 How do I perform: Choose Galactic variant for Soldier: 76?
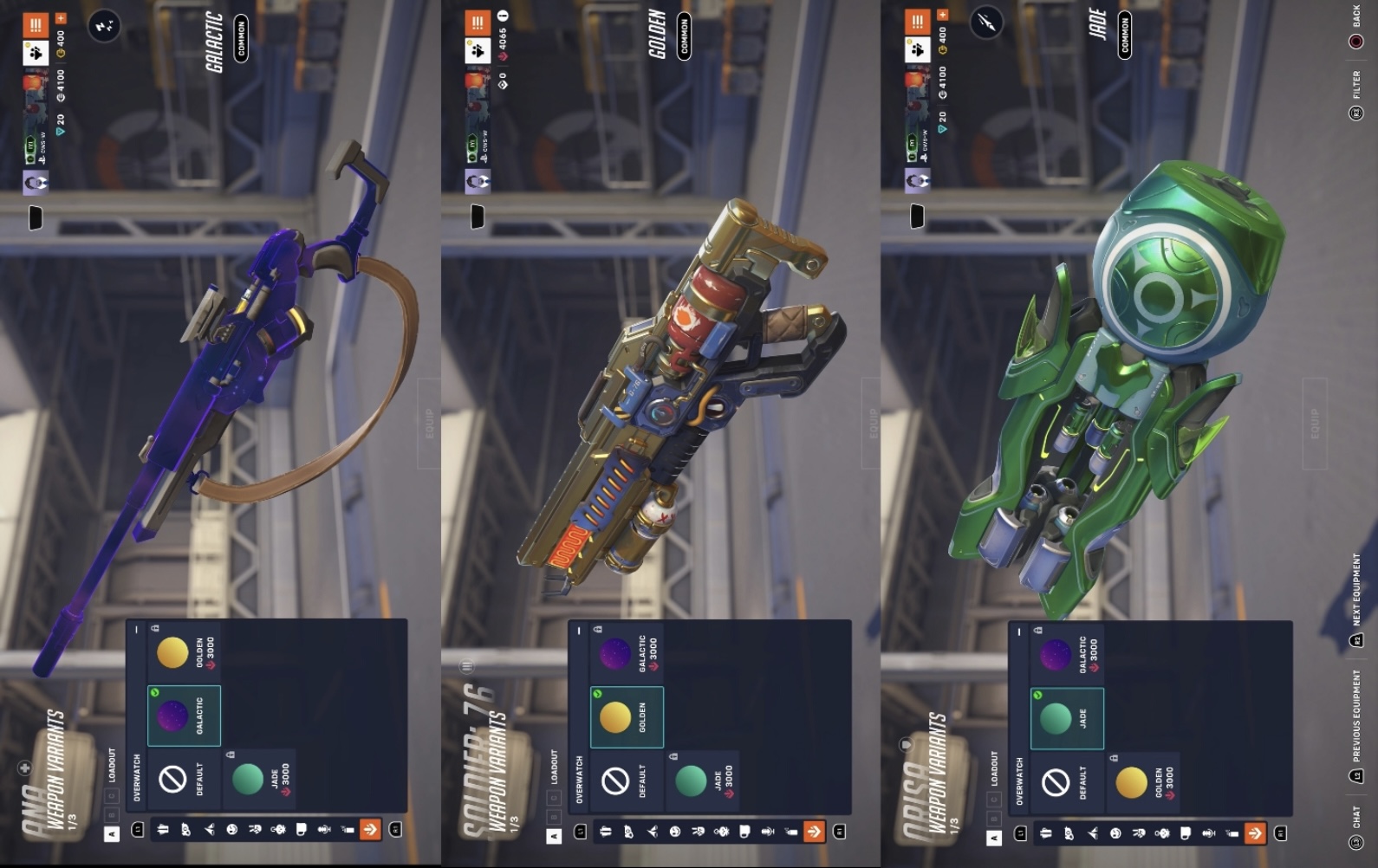(x=626, y=653)
